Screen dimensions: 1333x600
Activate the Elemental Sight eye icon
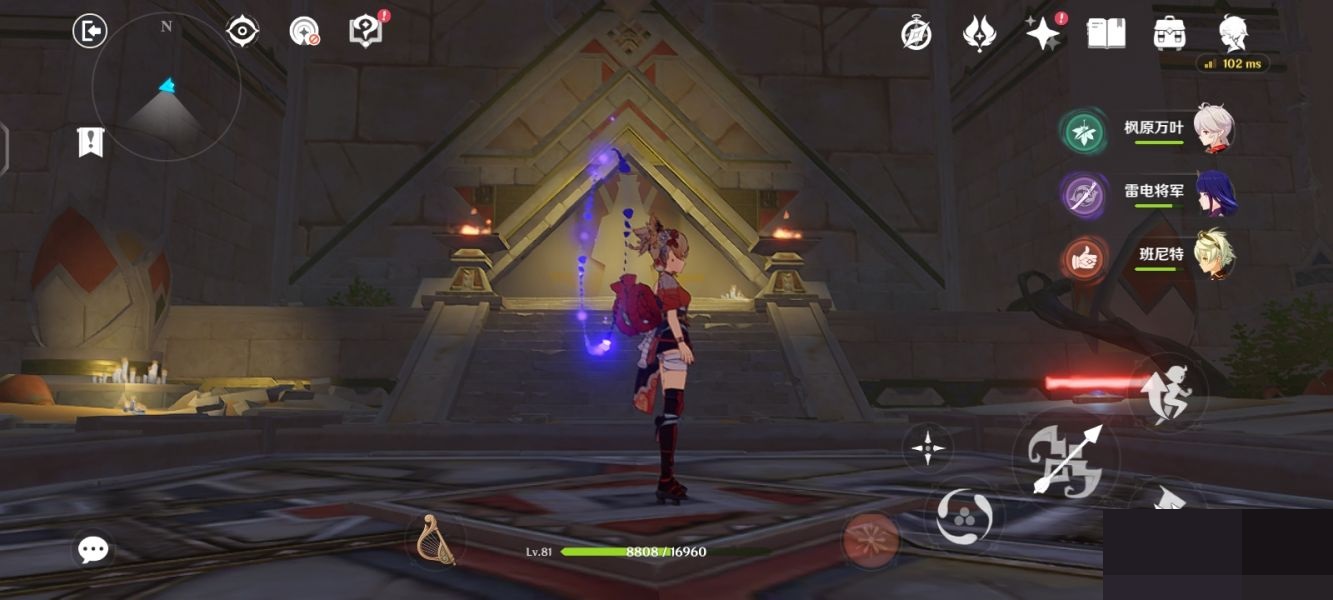242,32
